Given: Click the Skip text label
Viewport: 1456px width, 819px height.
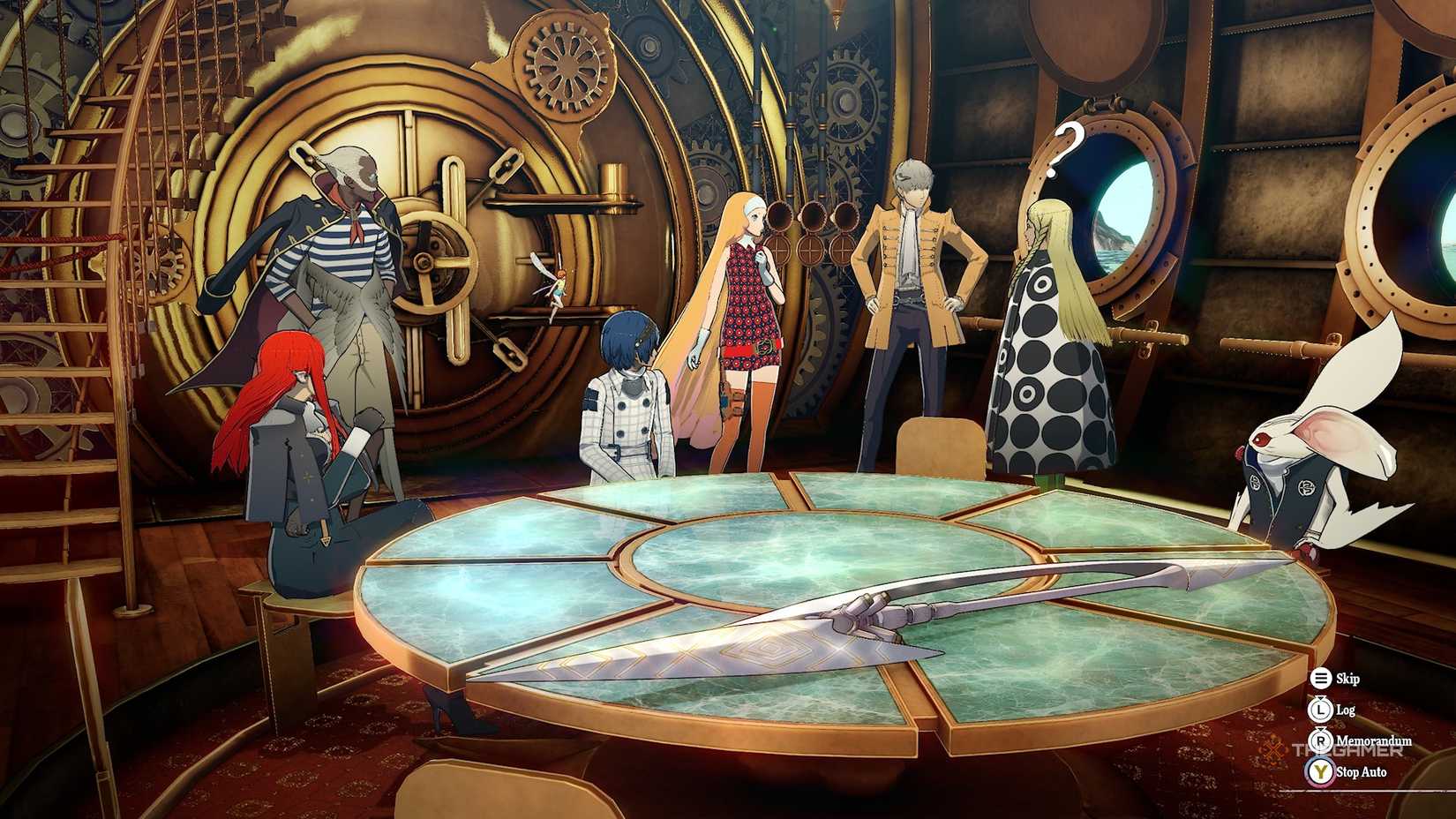Looking at the screenshot, I should pos(1348,680).
